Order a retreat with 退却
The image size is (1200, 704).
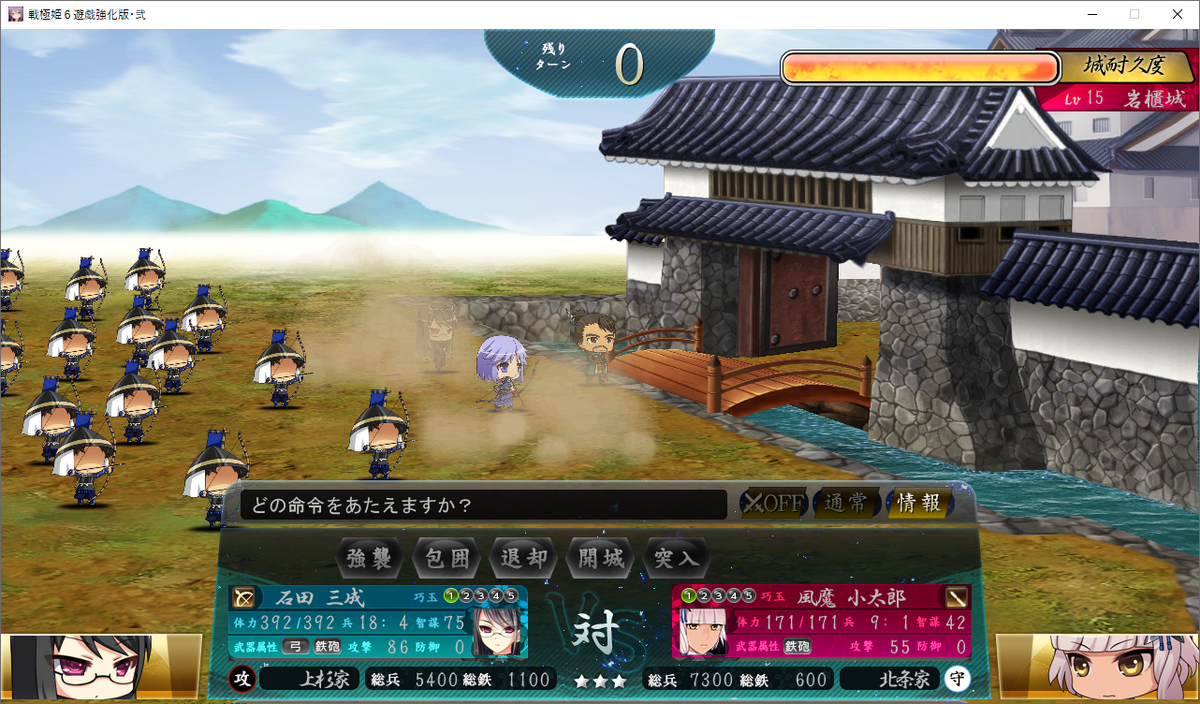(x=523, y=558)
